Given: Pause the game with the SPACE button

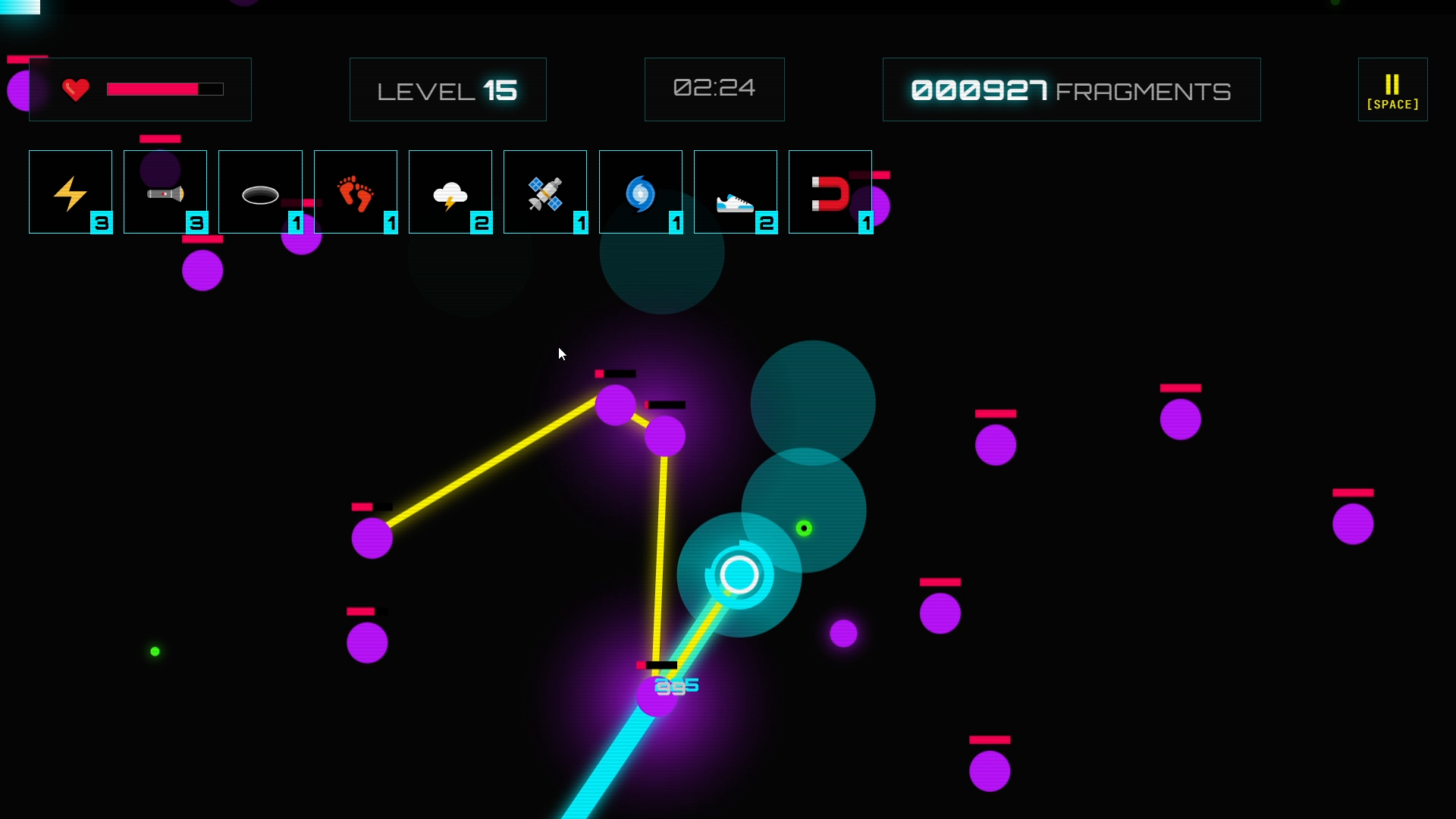Looking at the screenshot, I should (1393, 89).
